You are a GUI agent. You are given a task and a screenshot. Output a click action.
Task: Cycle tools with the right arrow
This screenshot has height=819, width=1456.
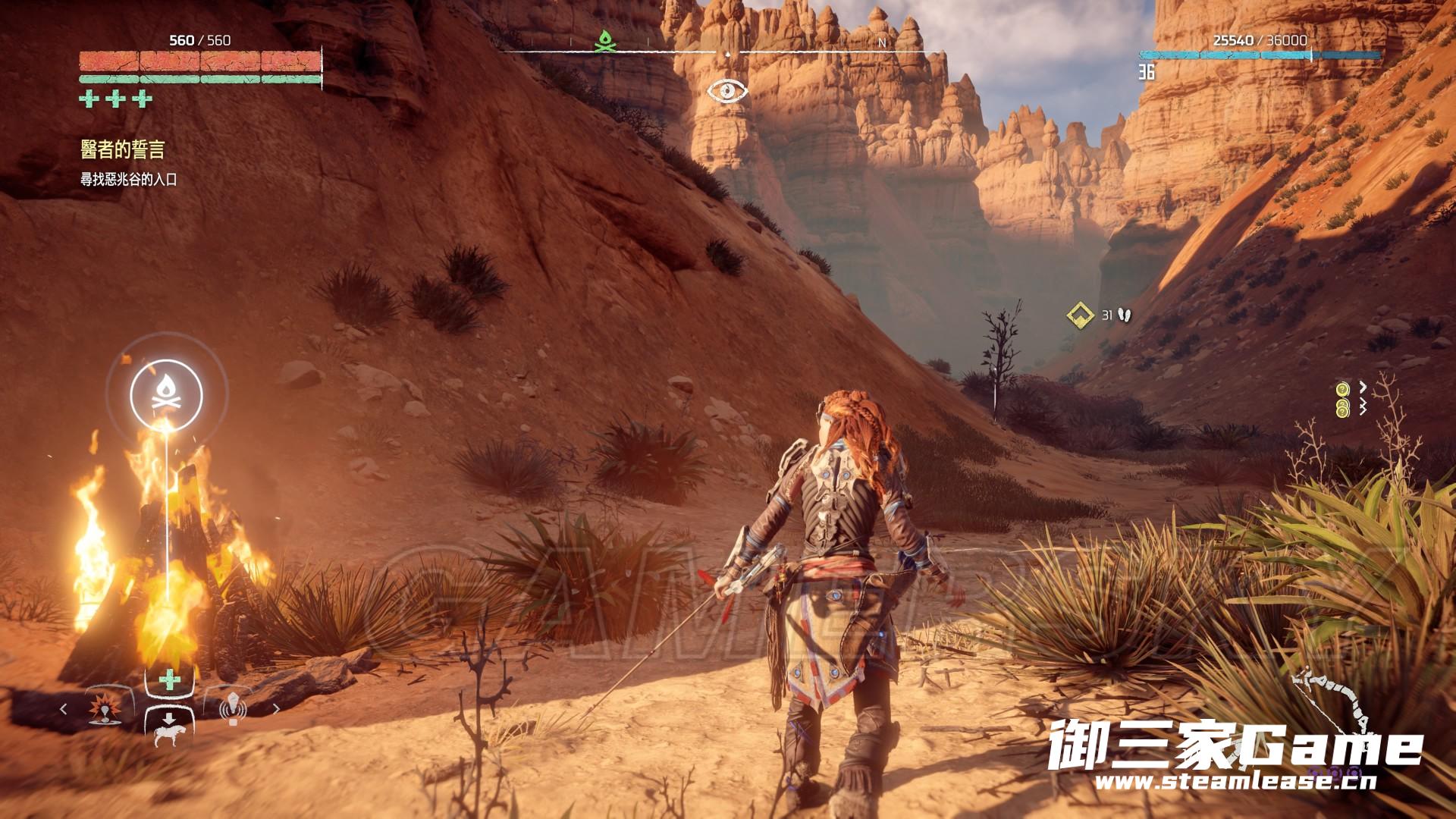[276, 709]
